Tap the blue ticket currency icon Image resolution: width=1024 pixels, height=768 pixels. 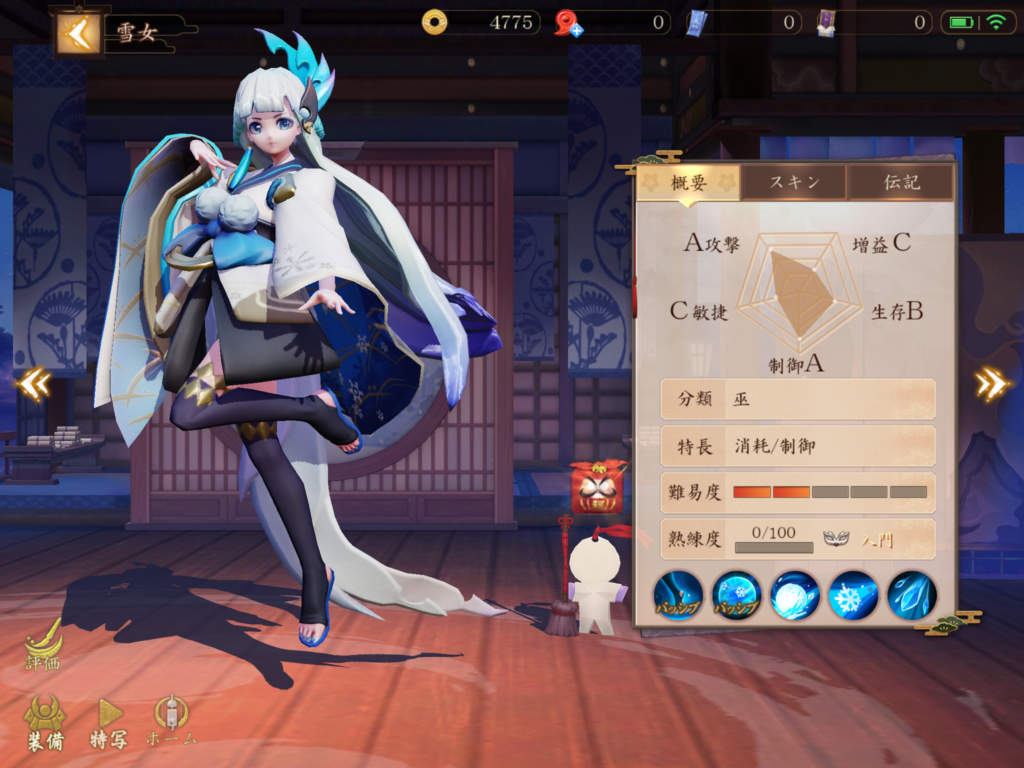[696, 22]
